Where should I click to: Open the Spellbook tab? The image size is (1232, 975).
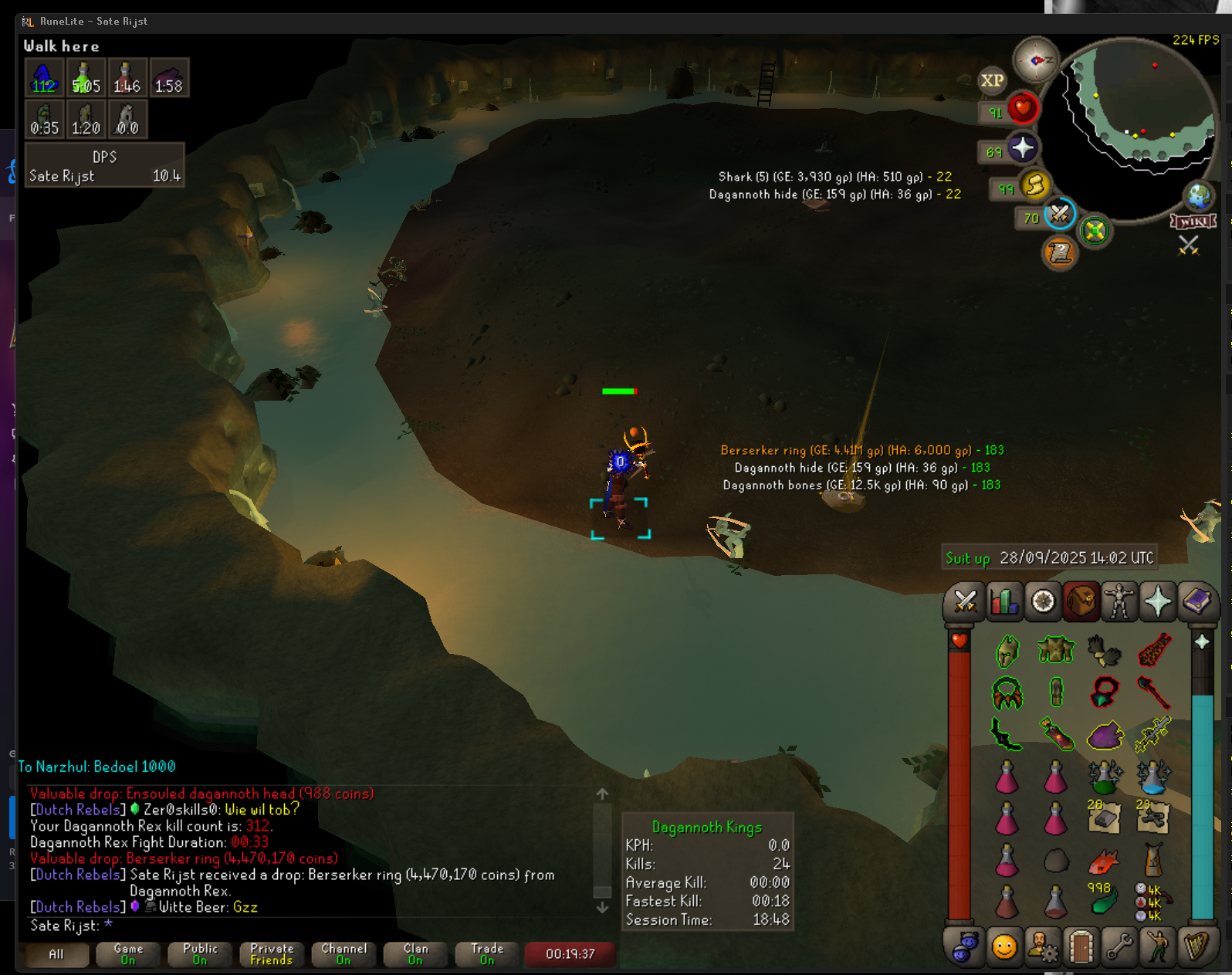[x=1196, y=602]
